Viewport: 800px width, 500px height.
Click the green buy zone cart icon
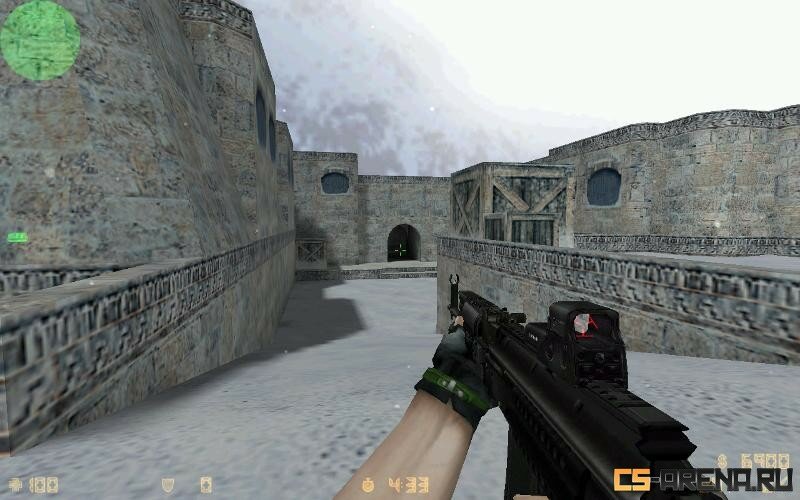[x=17, y=237]
